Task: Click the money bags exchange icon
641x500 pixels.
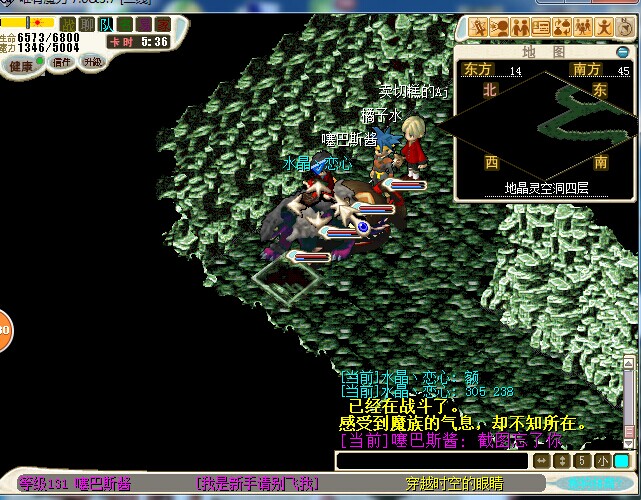Action: [x=561, y=27]
